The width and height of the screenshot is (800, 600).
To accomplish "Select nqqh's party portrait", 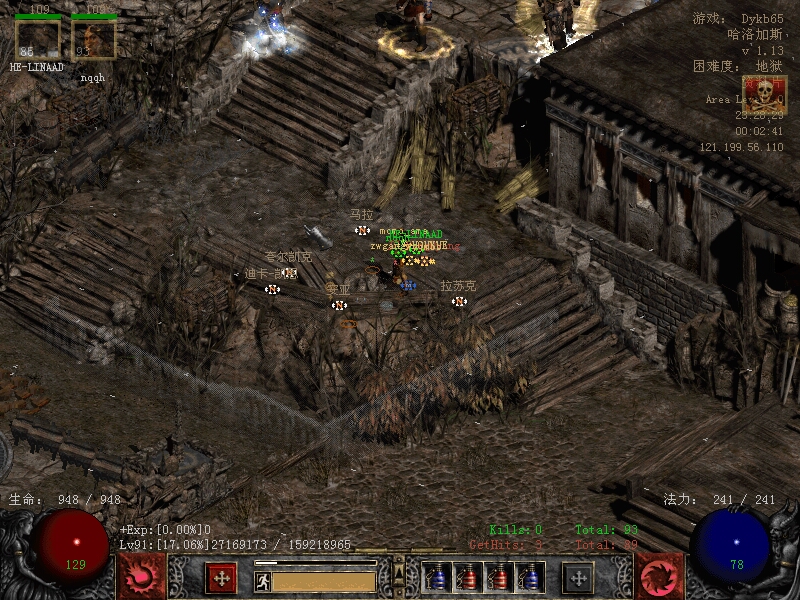I will [x=93, y=39].
